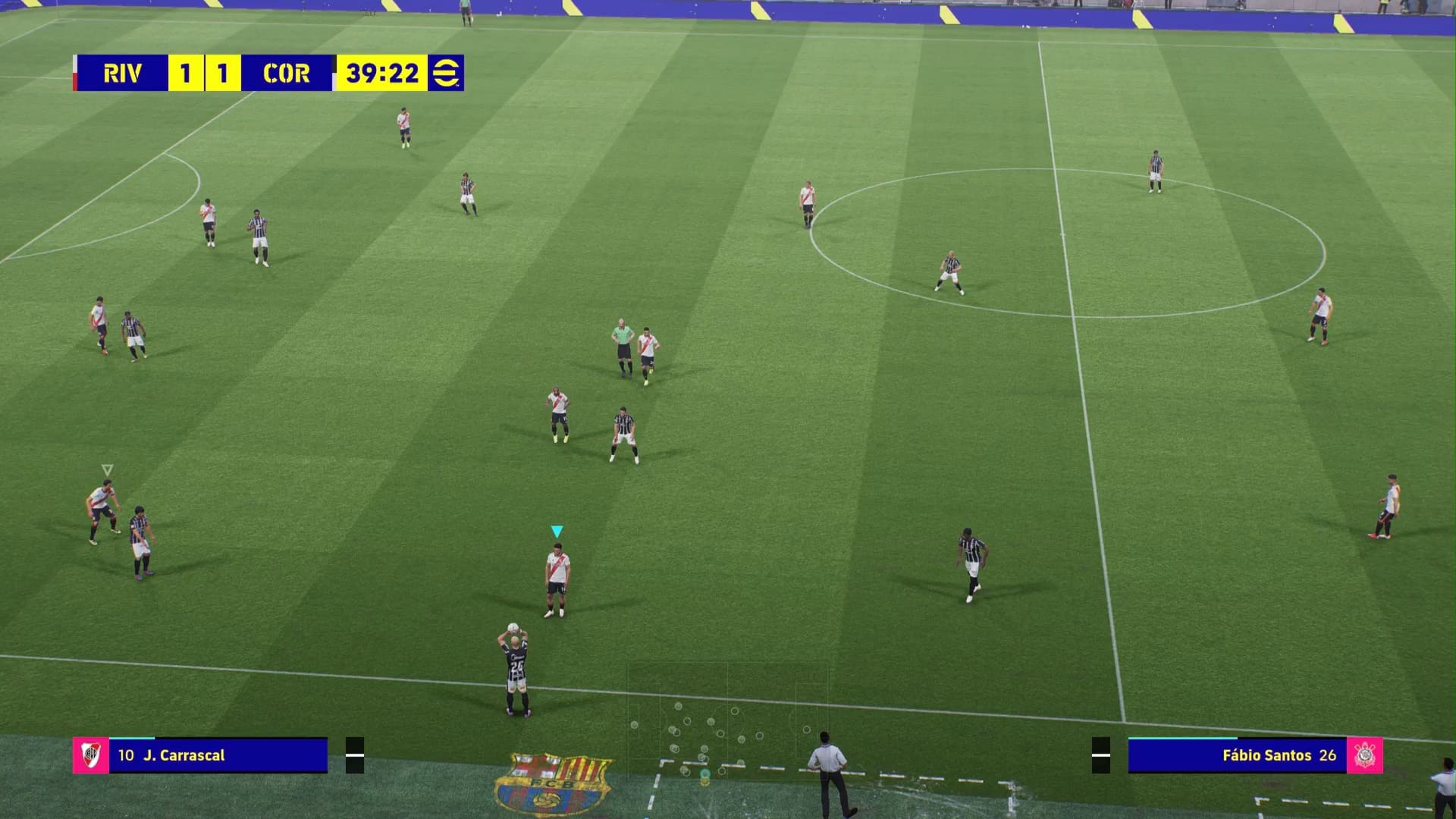The width and height of the screenshot is (1456, 819).
Task: Click the River Plate crest icon
Action: point(91,755)
